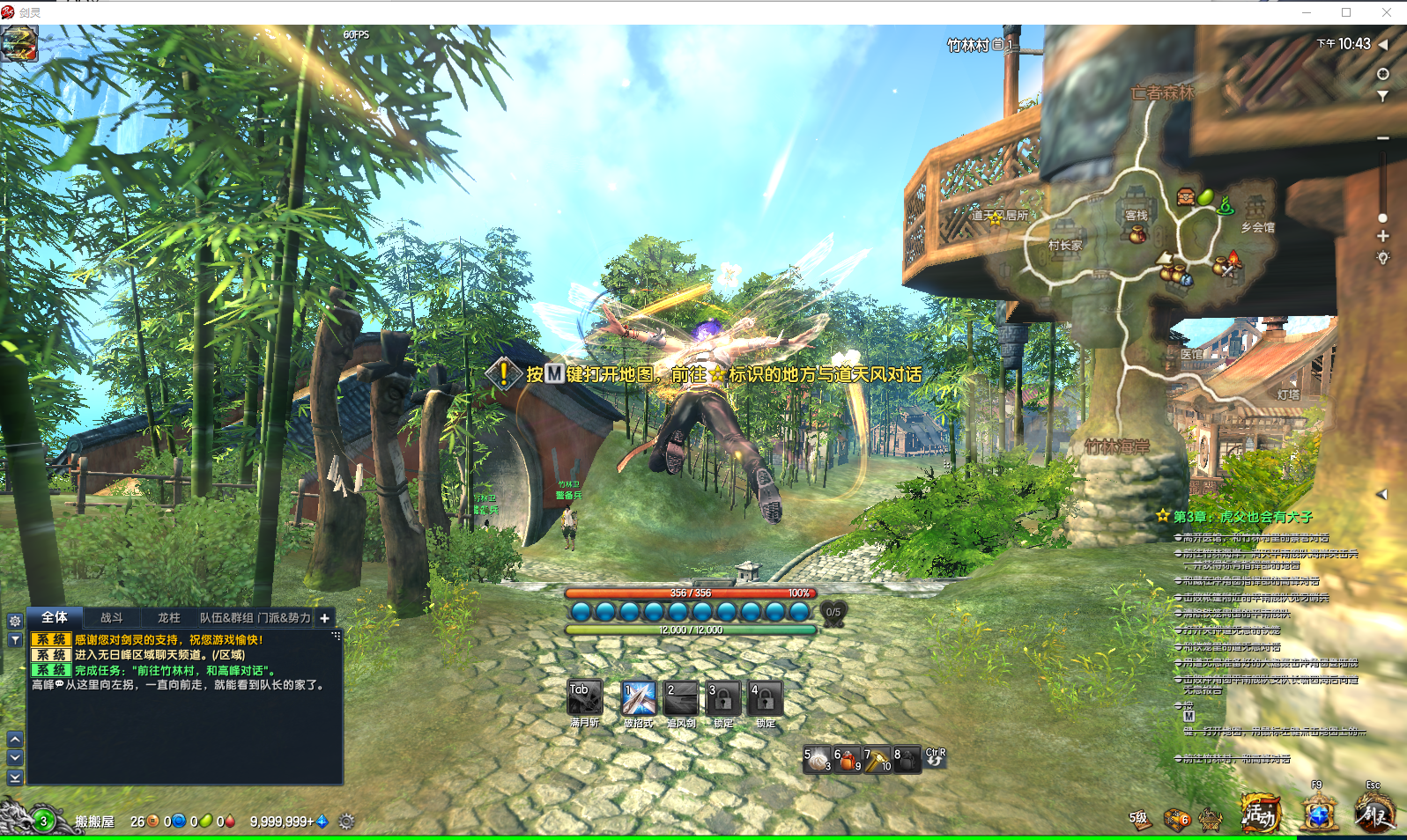Add a new chat tab with the plus button

coord(324,618)
